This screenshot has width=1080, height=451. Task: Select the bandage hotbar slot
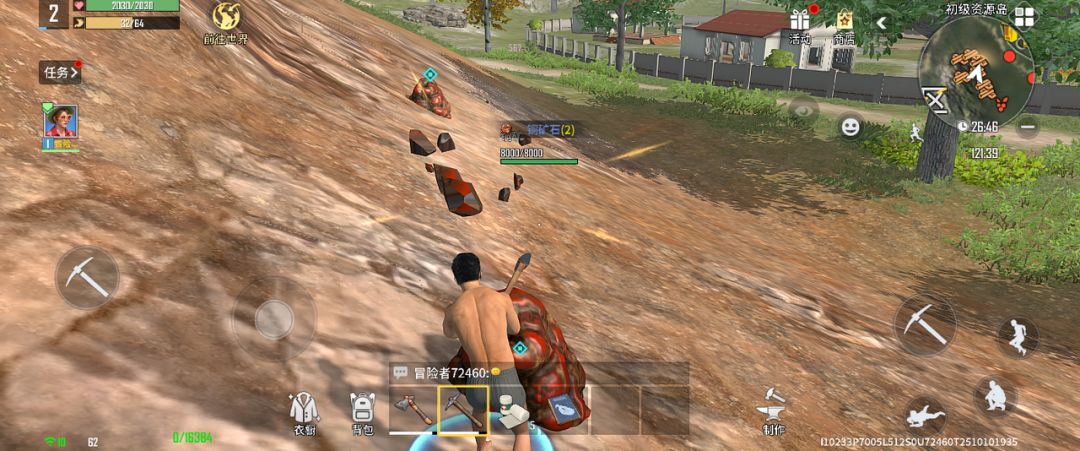click(x=514, y=409)
